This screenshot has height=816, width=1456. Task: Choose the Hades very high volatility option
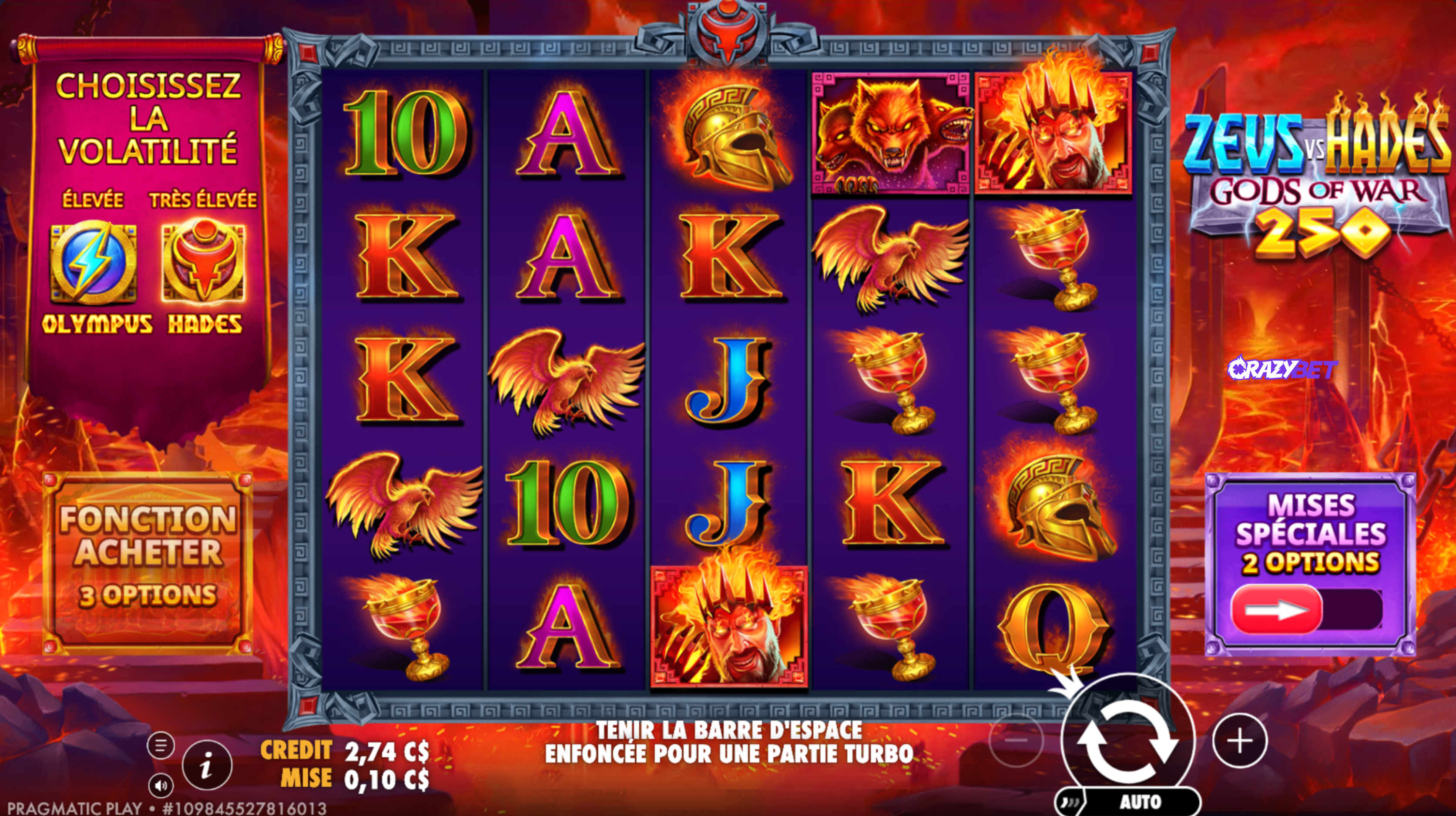(x=204, y=263)
